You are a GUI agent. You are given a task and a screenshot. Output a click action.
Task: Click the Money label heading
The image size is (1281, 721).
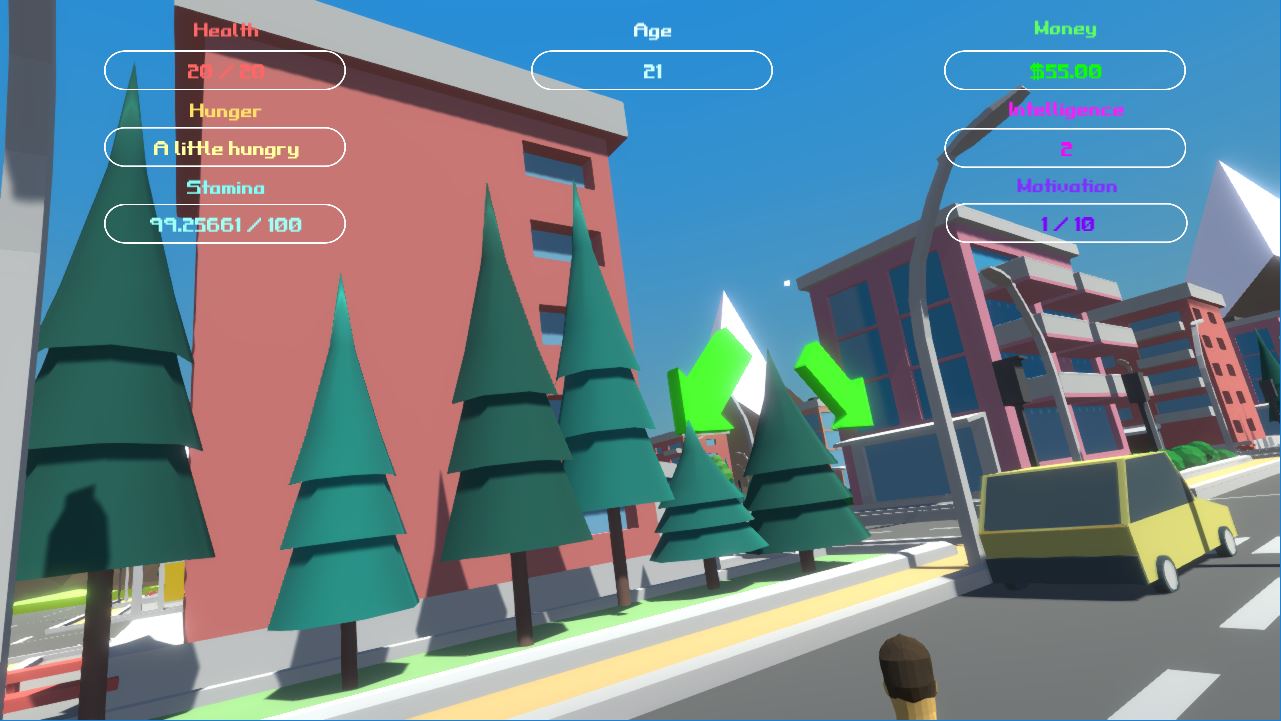pyautogui.click(x=1064, y=29)
